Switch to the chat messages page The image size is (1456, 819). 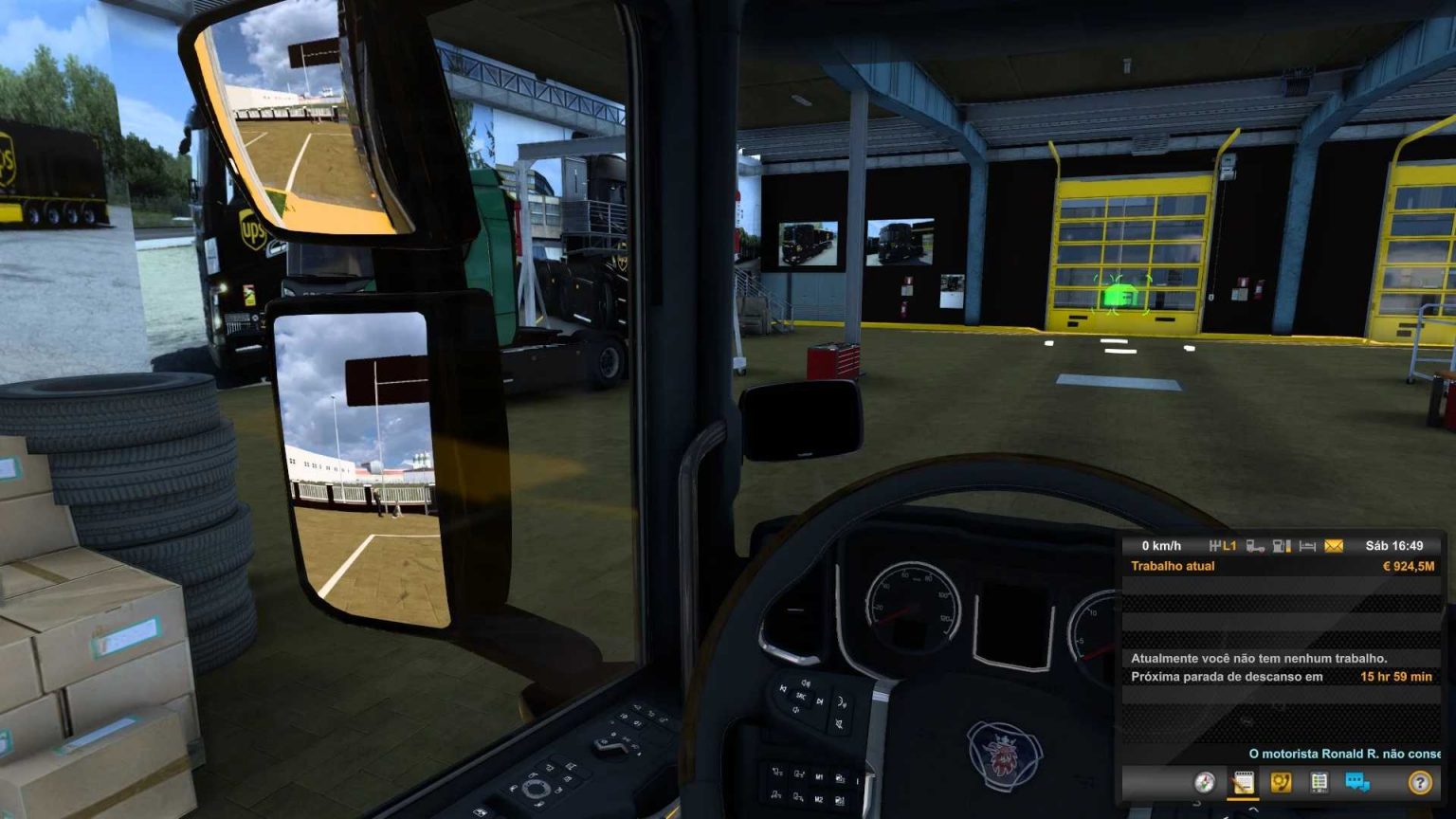[1357, 783]
